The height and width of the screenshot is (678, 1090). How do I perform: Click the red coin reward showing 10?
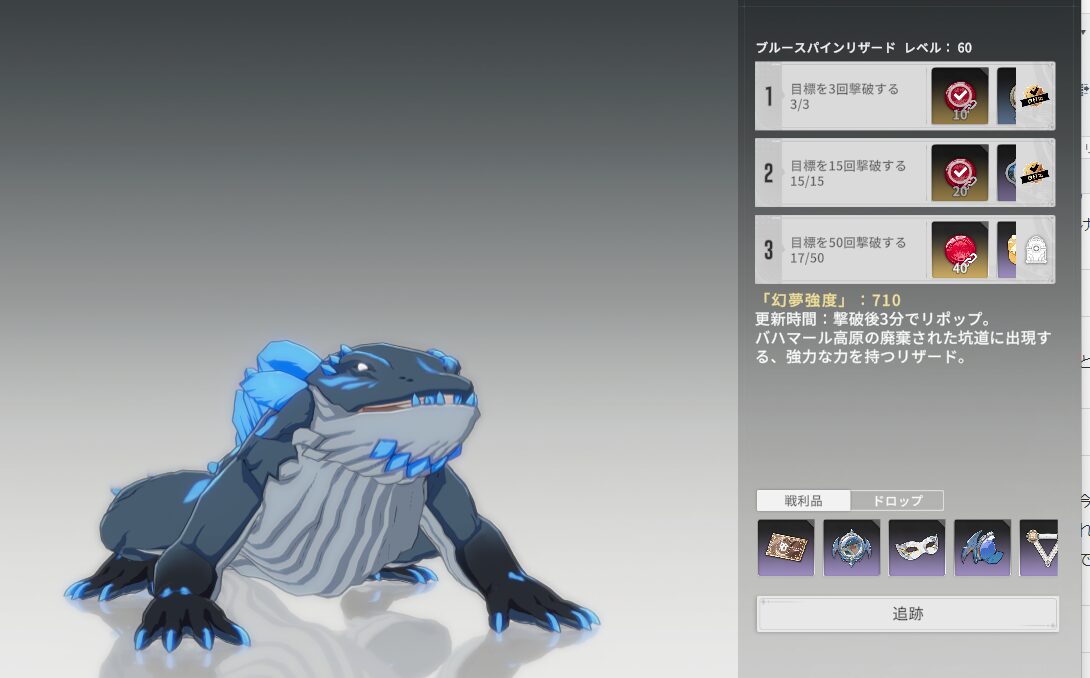coord(960,96)
